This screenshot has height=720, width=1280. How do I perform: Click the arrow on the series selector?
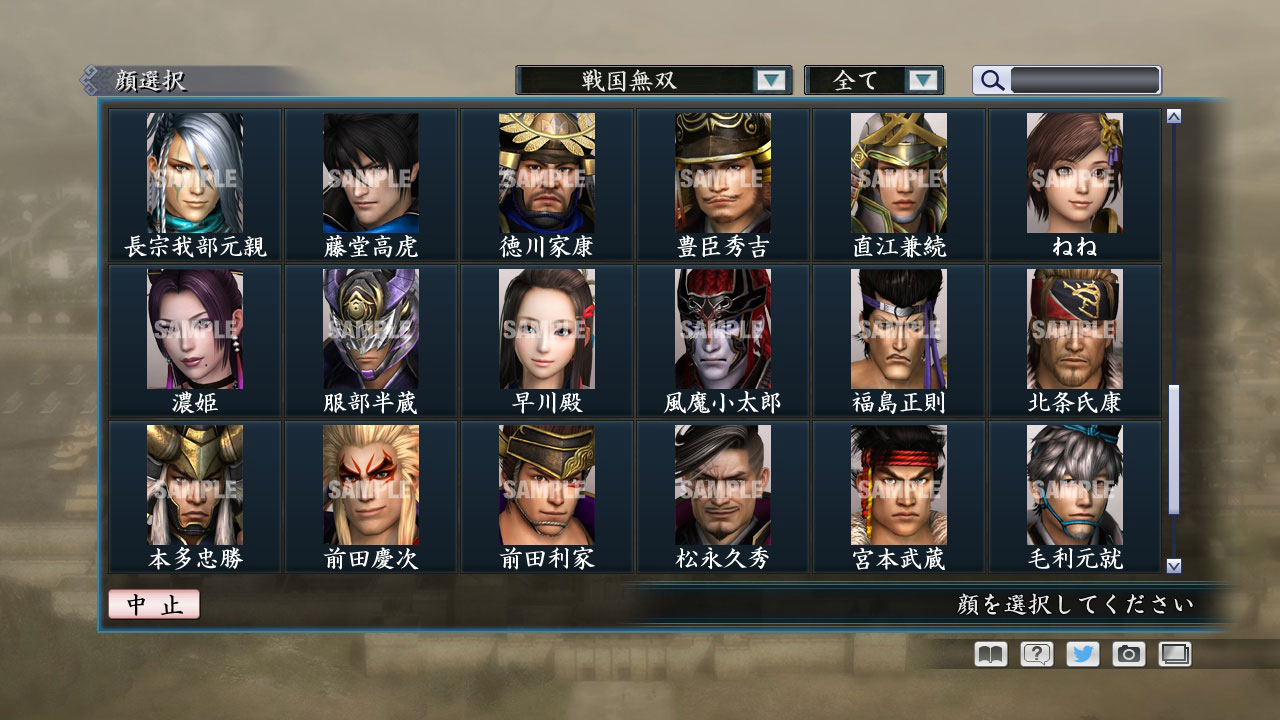768,80
